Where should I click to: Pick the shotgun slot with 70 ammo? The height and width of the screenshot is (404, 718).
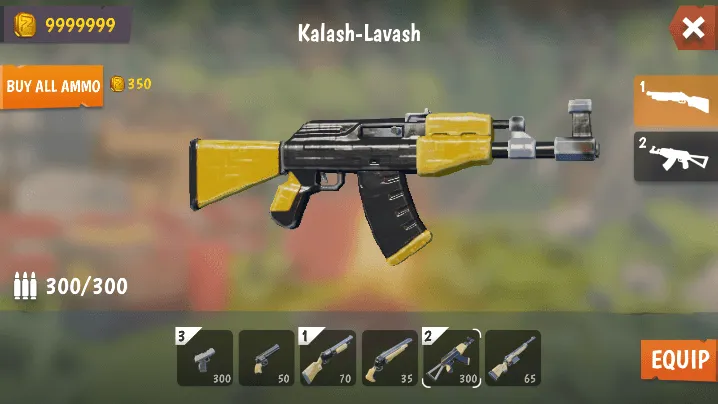[328, 358]
